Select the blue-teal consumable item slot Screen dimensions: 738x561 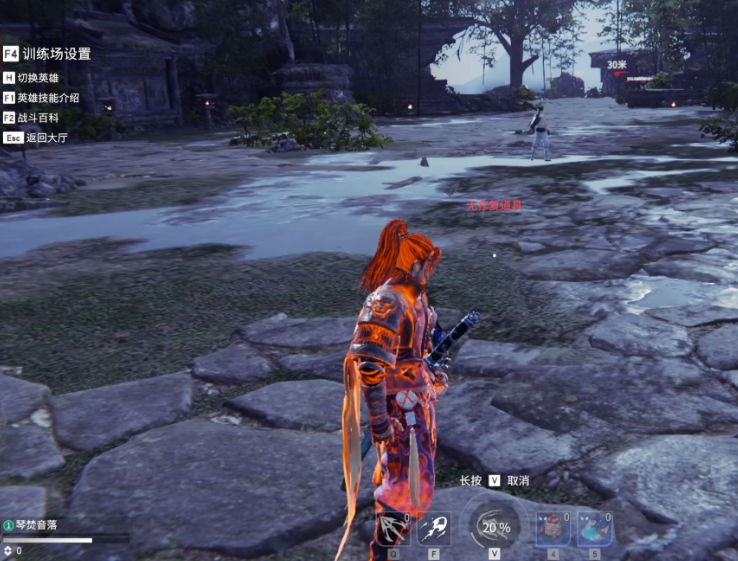tap(594, 528)
